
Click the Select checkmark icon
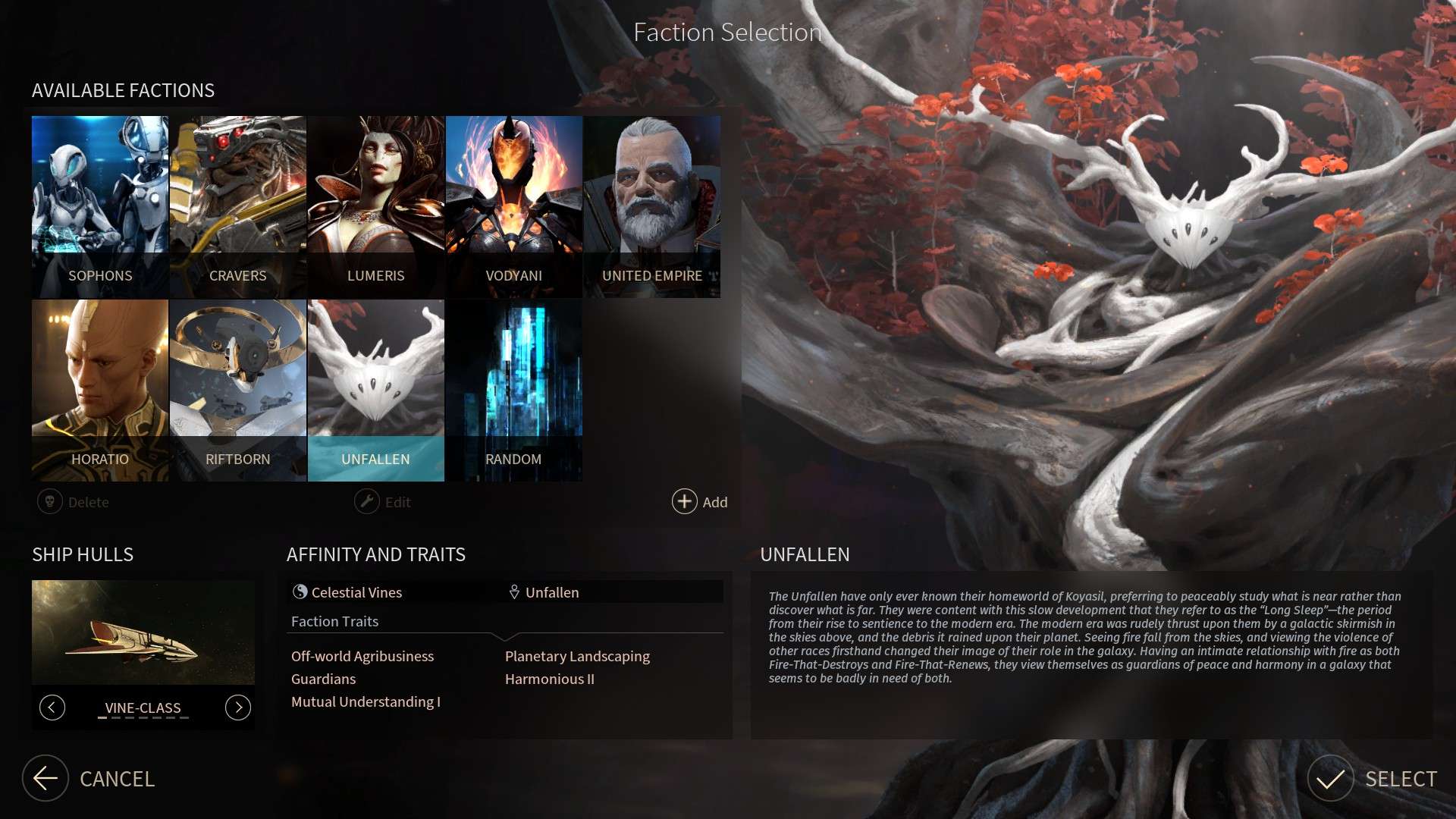[x=1331, y=779]
